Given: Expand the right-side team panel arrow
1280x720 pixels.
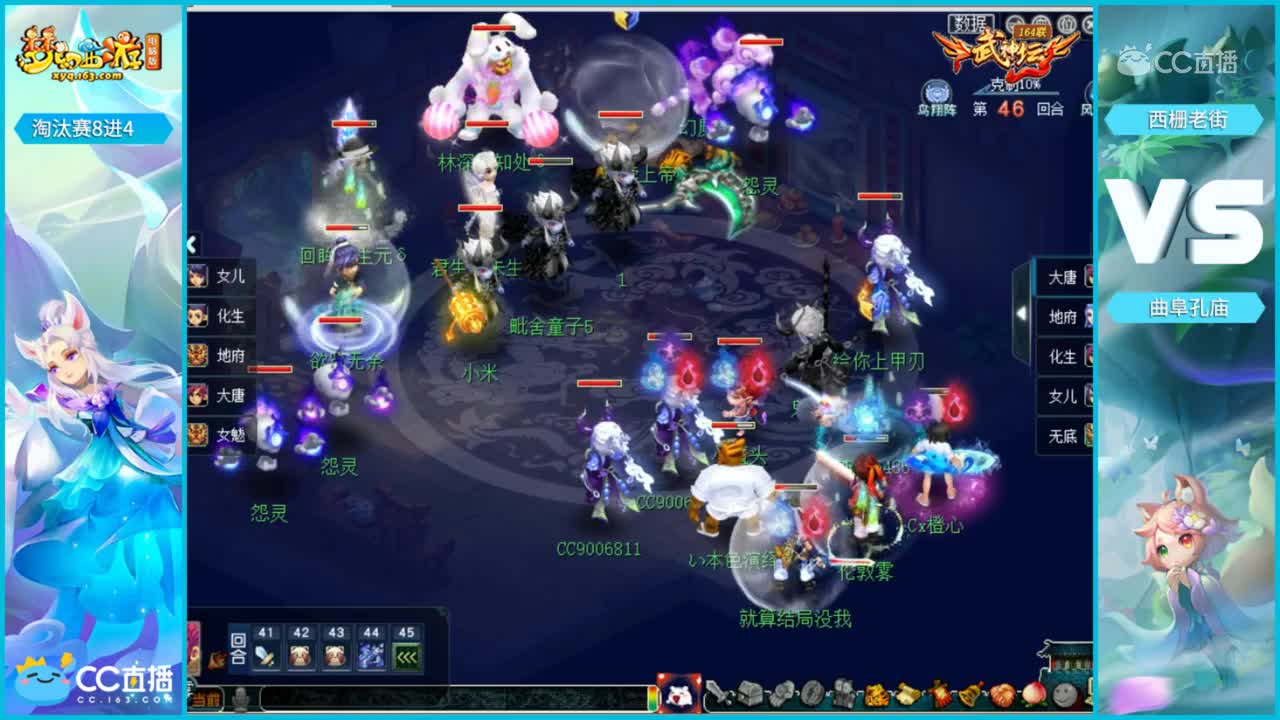Looking at the screenshot, I should coord(1022,312).
